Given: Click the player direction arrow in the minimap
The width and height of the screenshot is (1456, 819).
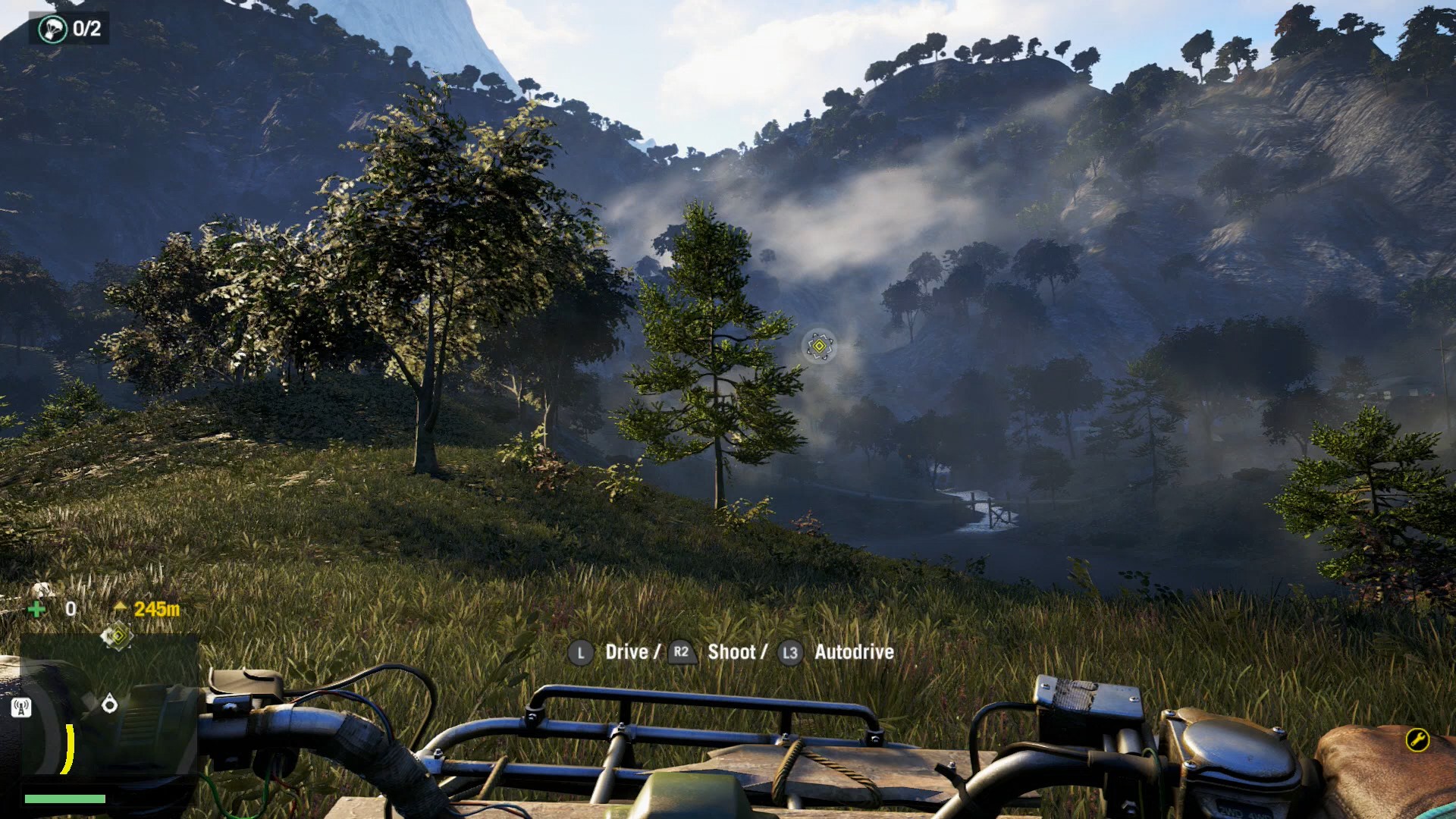Looking at the screenshot, I should [x=111, y=704].
